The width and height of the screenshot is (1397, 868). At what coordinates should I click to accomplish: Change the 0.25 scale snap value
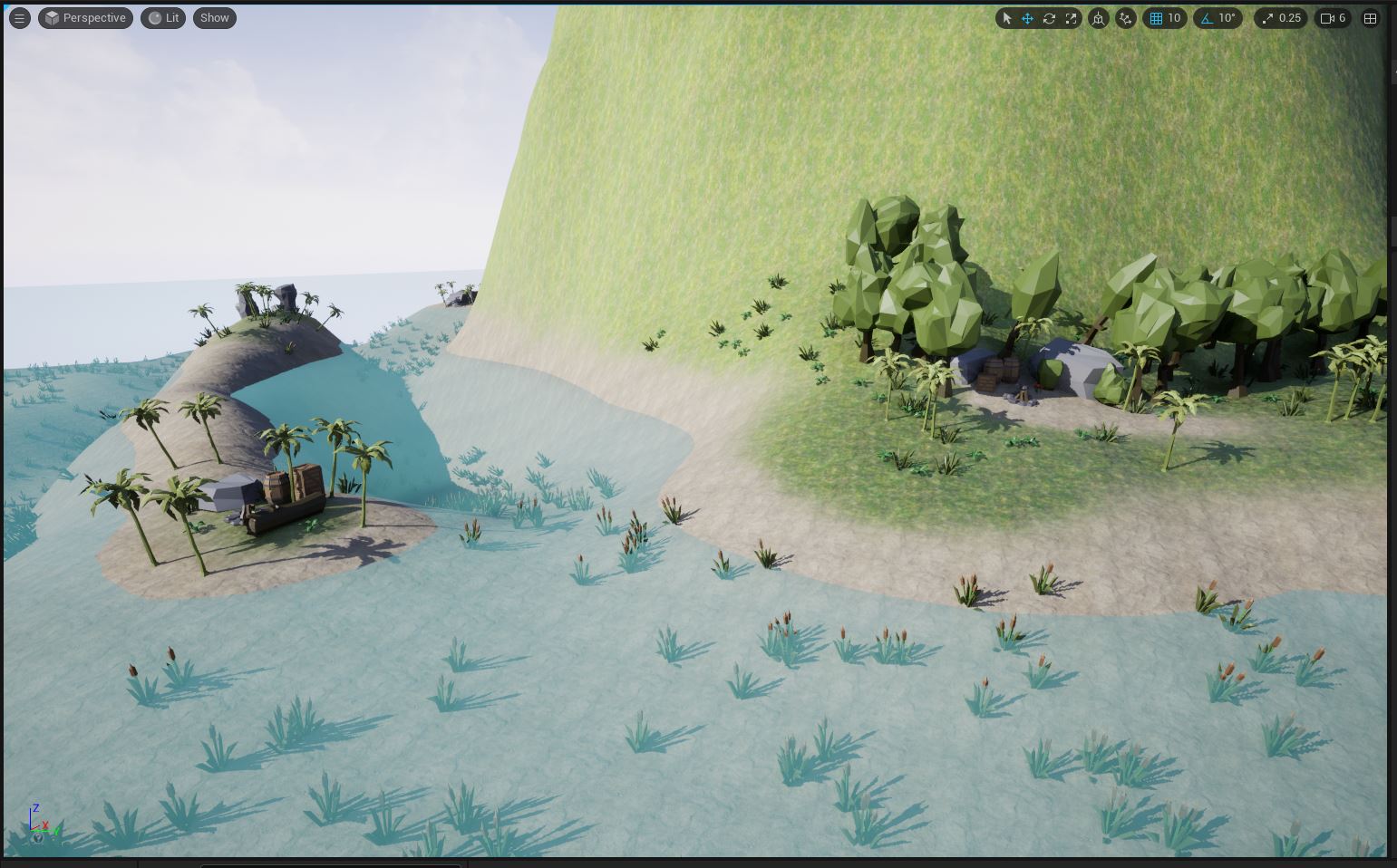tap(1289, 18)
